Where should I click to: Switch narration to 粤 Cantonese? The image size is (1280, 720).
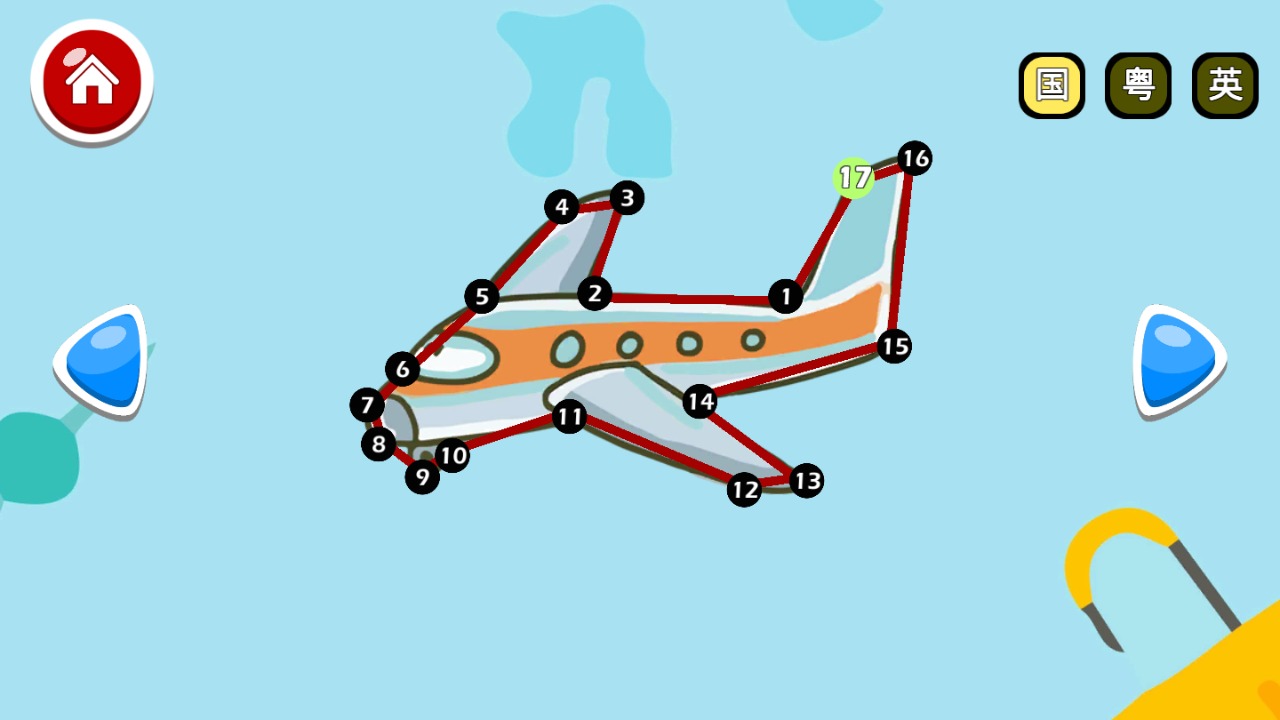click(1138, 85)
